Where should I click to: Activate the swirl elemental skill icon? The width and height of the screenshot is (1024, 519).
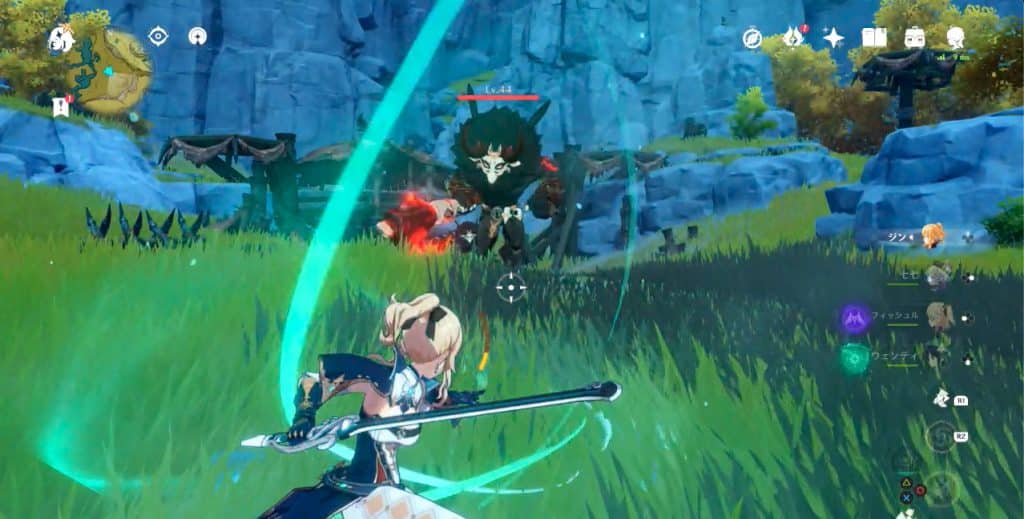(x=940, y=437)
